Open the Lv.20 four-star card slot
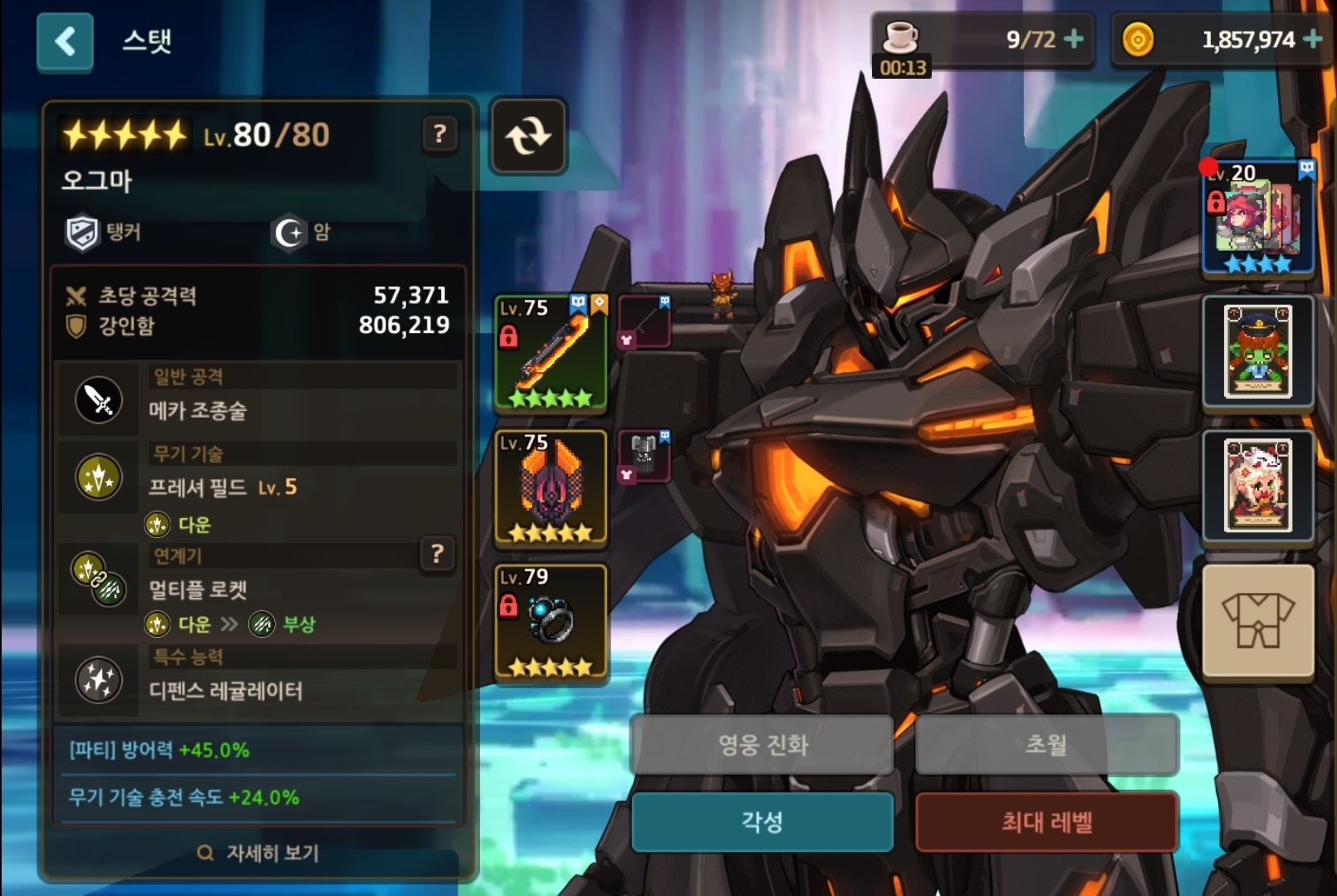The width and height of the screenshot is (1337, 896). [1258, 218]
